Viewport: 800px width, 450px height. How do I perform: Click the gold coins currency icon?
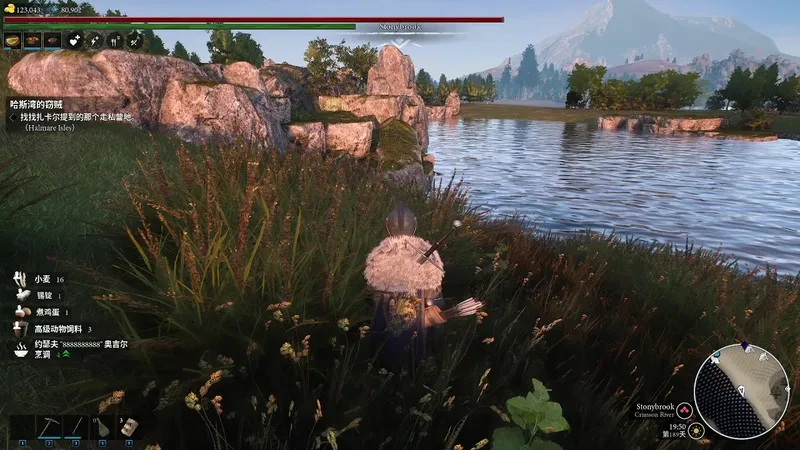[11, 10]
